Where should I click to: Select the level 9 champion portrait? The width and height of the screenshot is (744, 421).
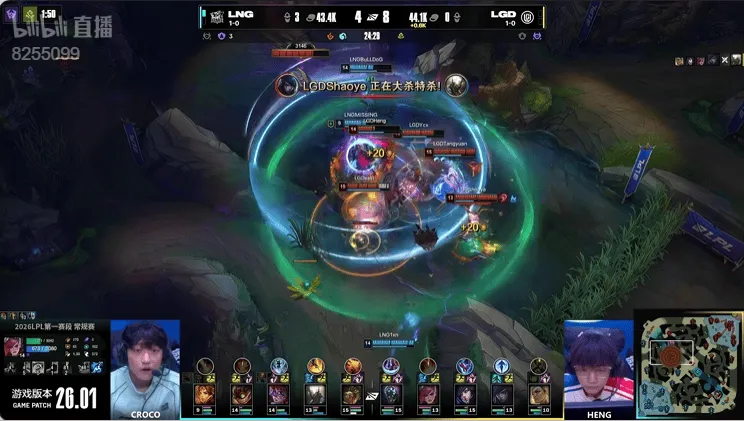tap(205, 394)
